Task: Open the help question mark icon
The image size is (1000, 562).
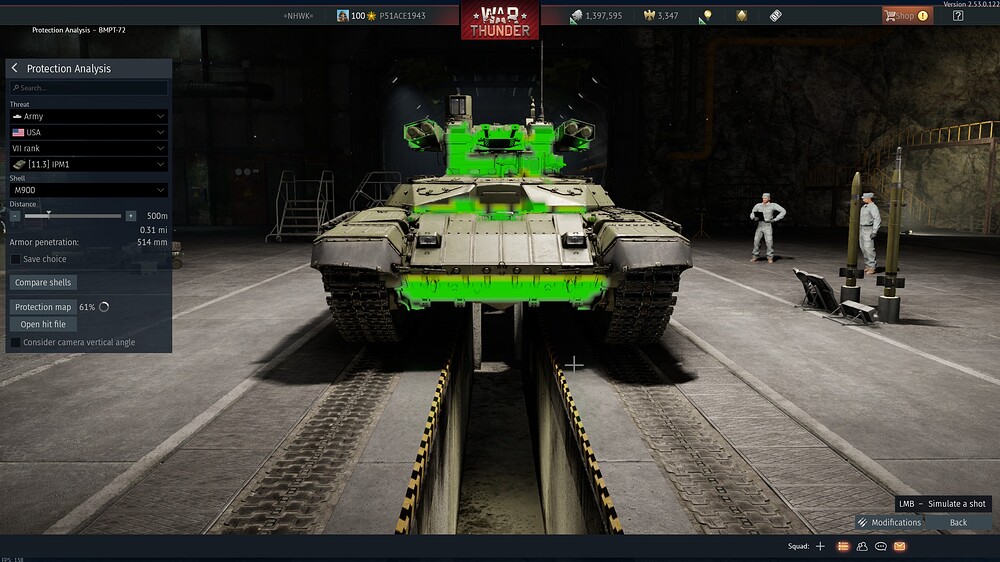Action: click(958, 15)
